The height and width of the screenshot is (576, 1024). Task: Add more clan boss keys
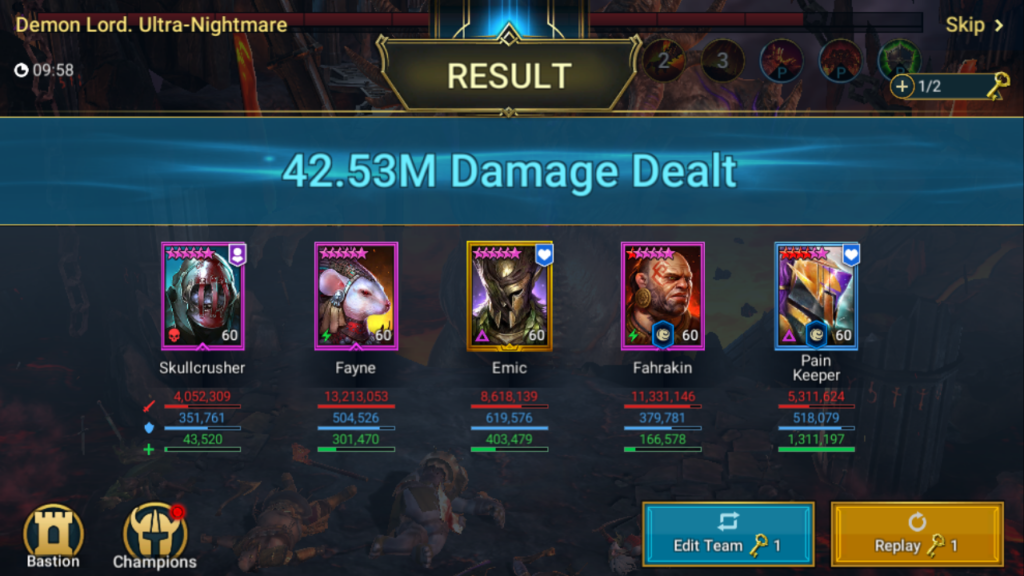[903, 86]
